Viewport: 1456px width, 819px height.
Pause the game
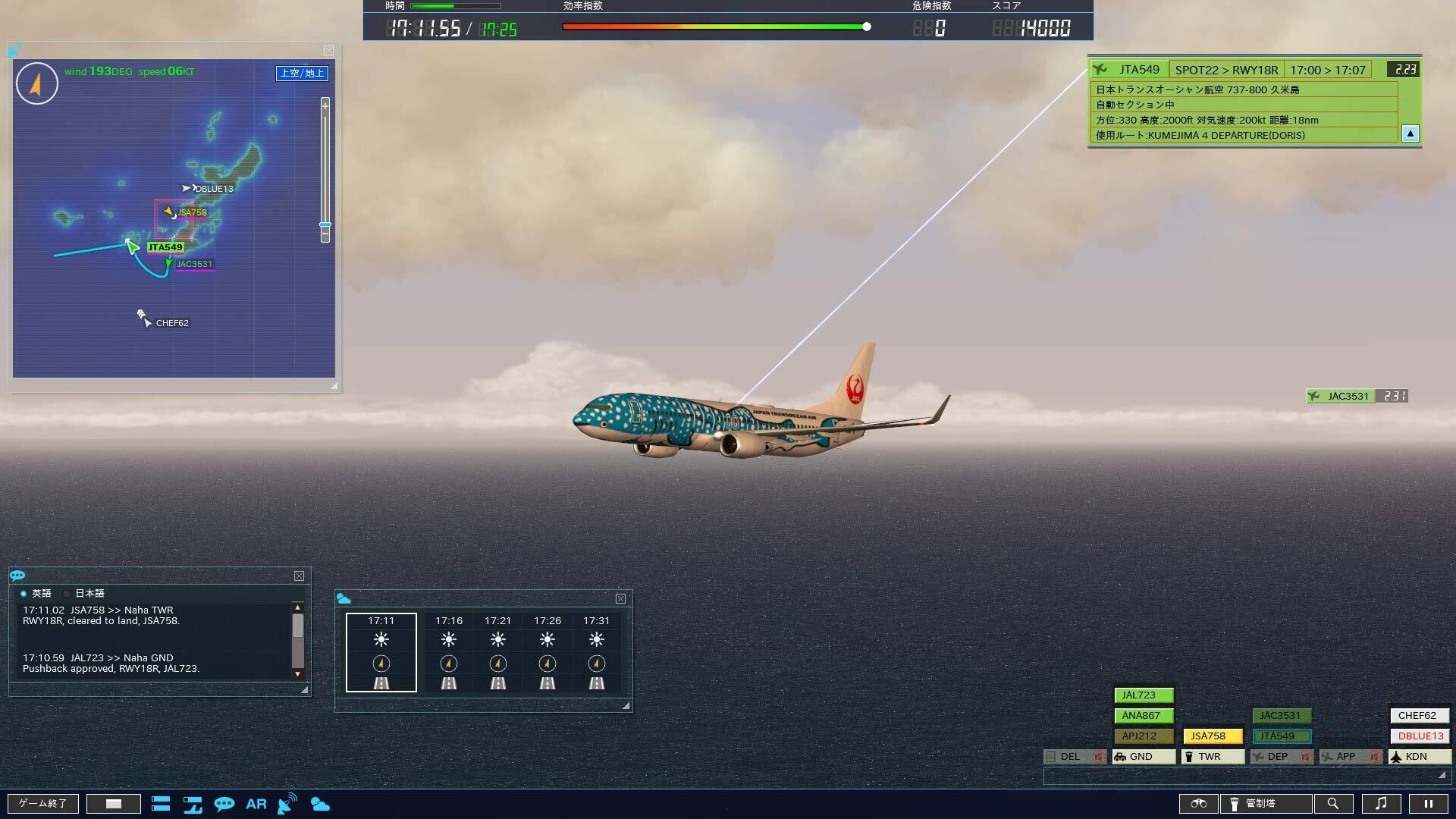tap(1428, 804)
